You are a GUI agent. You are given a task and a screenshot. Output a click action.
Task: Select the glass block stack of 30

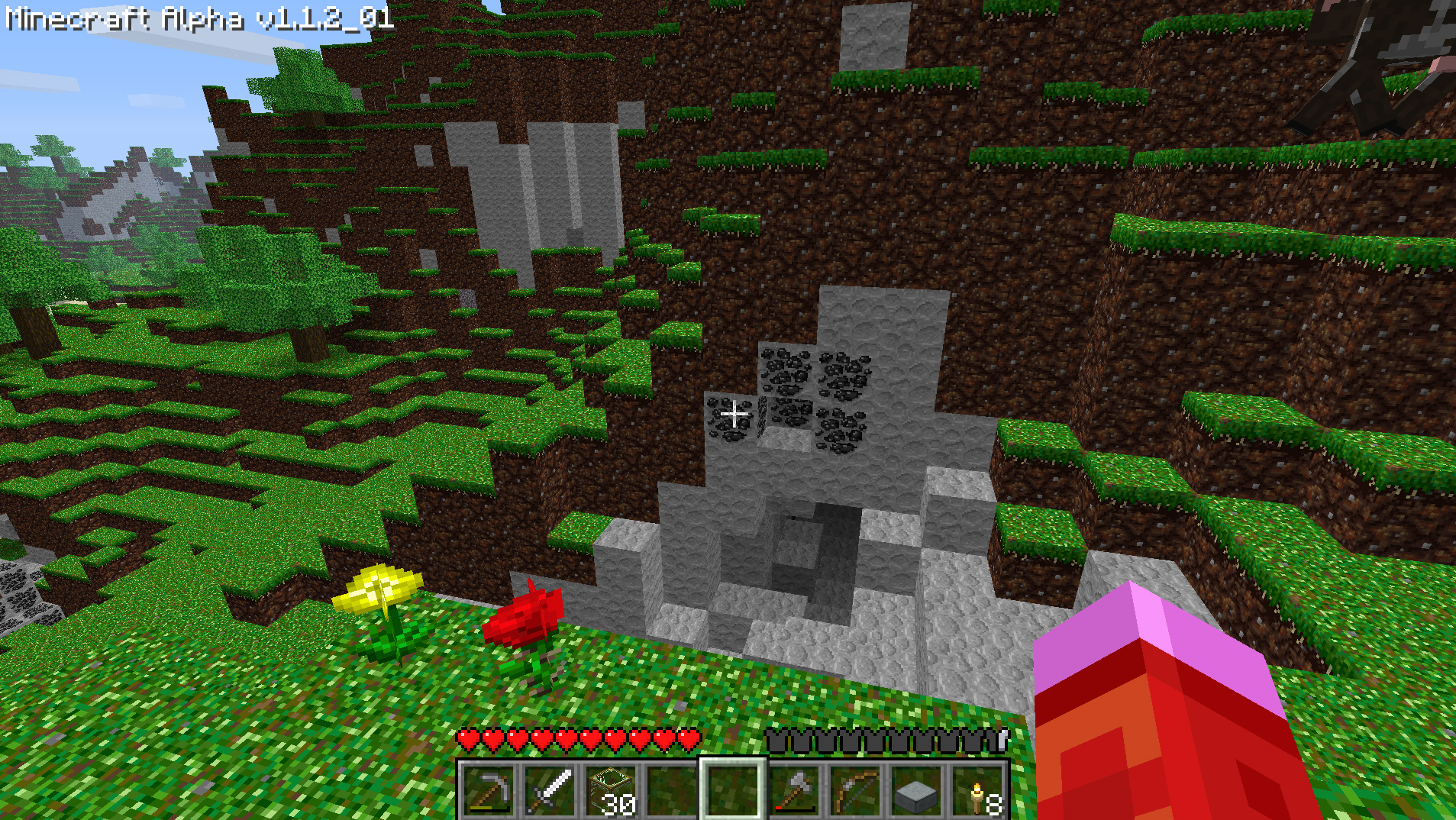point(611,790)
